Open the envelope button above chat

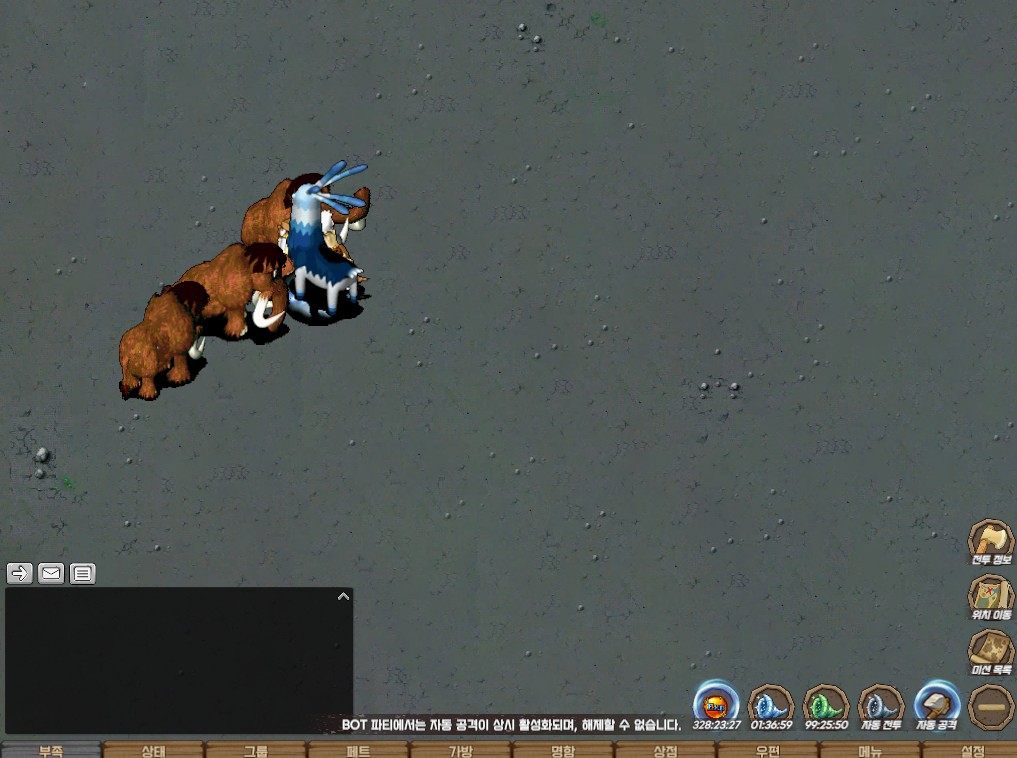coord(51,573)
